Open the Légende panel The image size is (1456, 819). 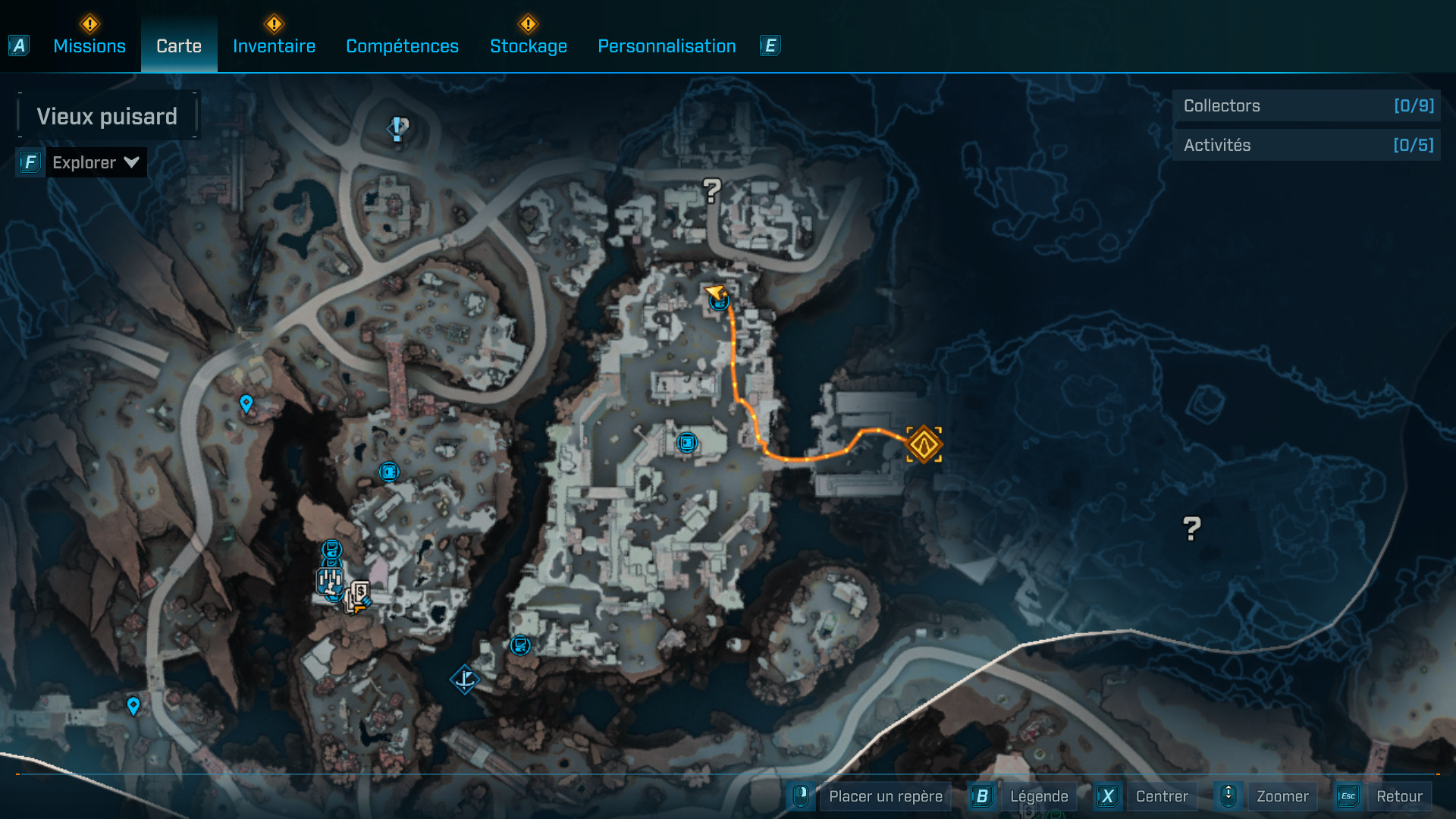click(x=1039, y=795)
